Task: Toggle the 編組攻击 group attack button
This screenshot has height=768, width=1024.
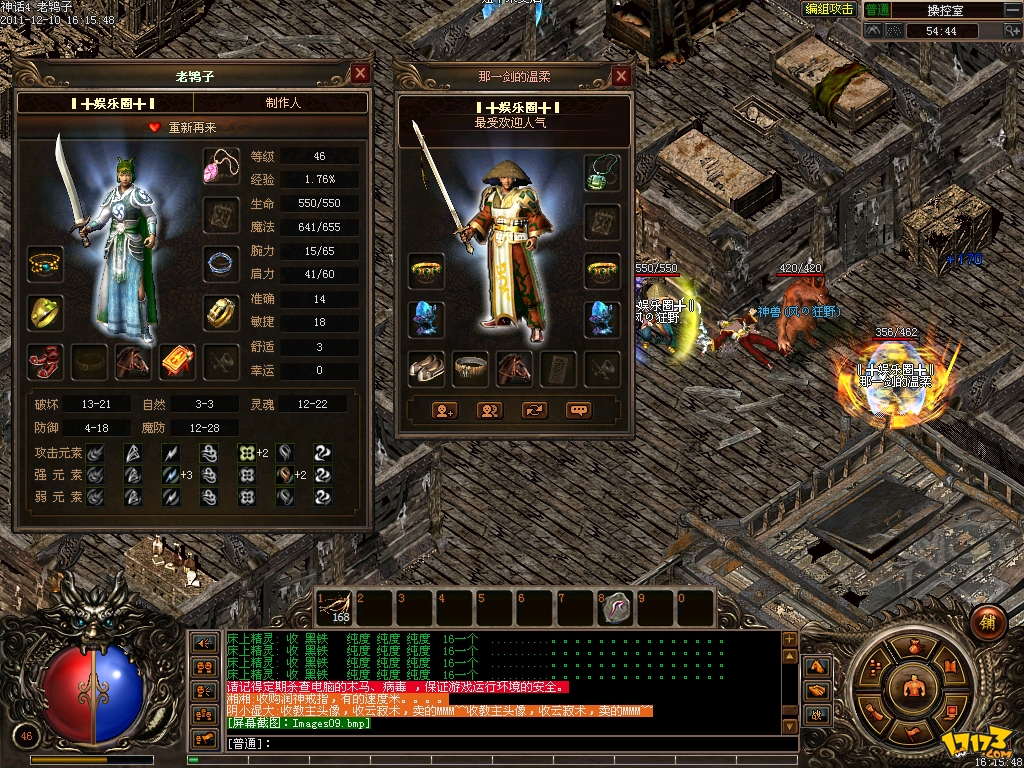Action: 830,9
